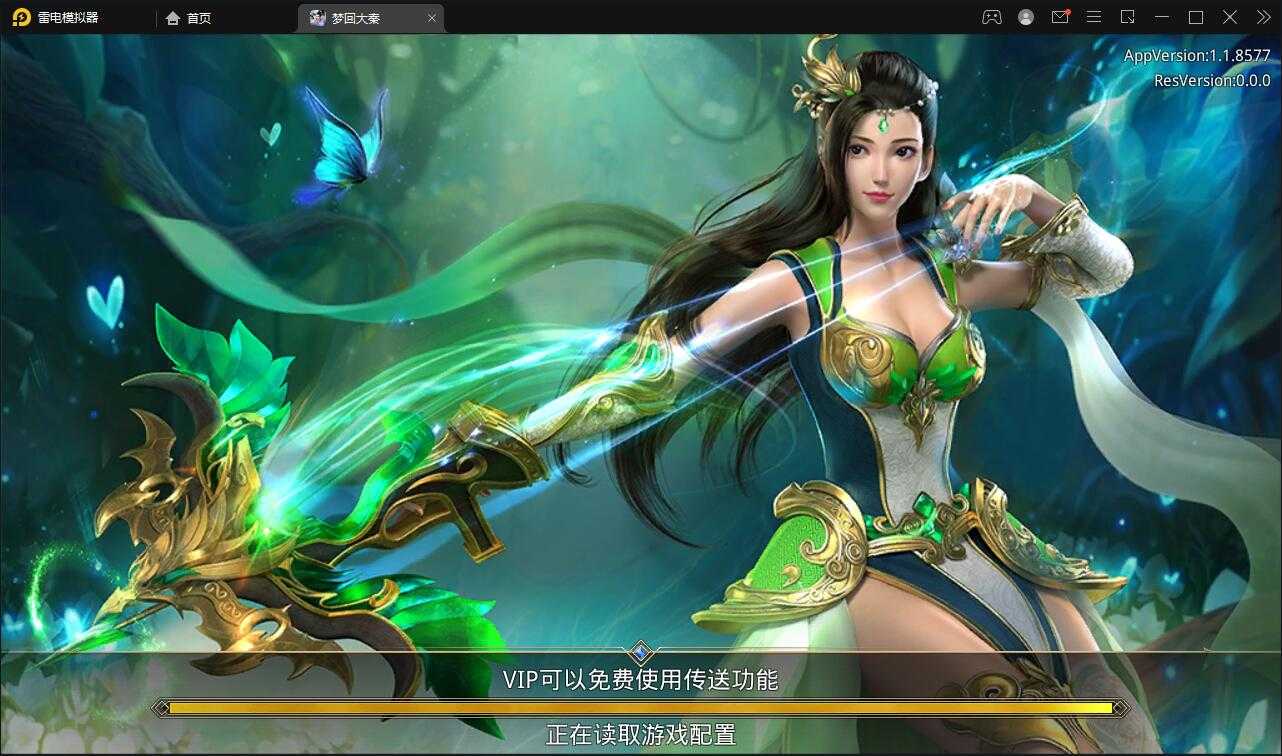
Task: Open the gamepad controller icon
Action: pos(991,17)
